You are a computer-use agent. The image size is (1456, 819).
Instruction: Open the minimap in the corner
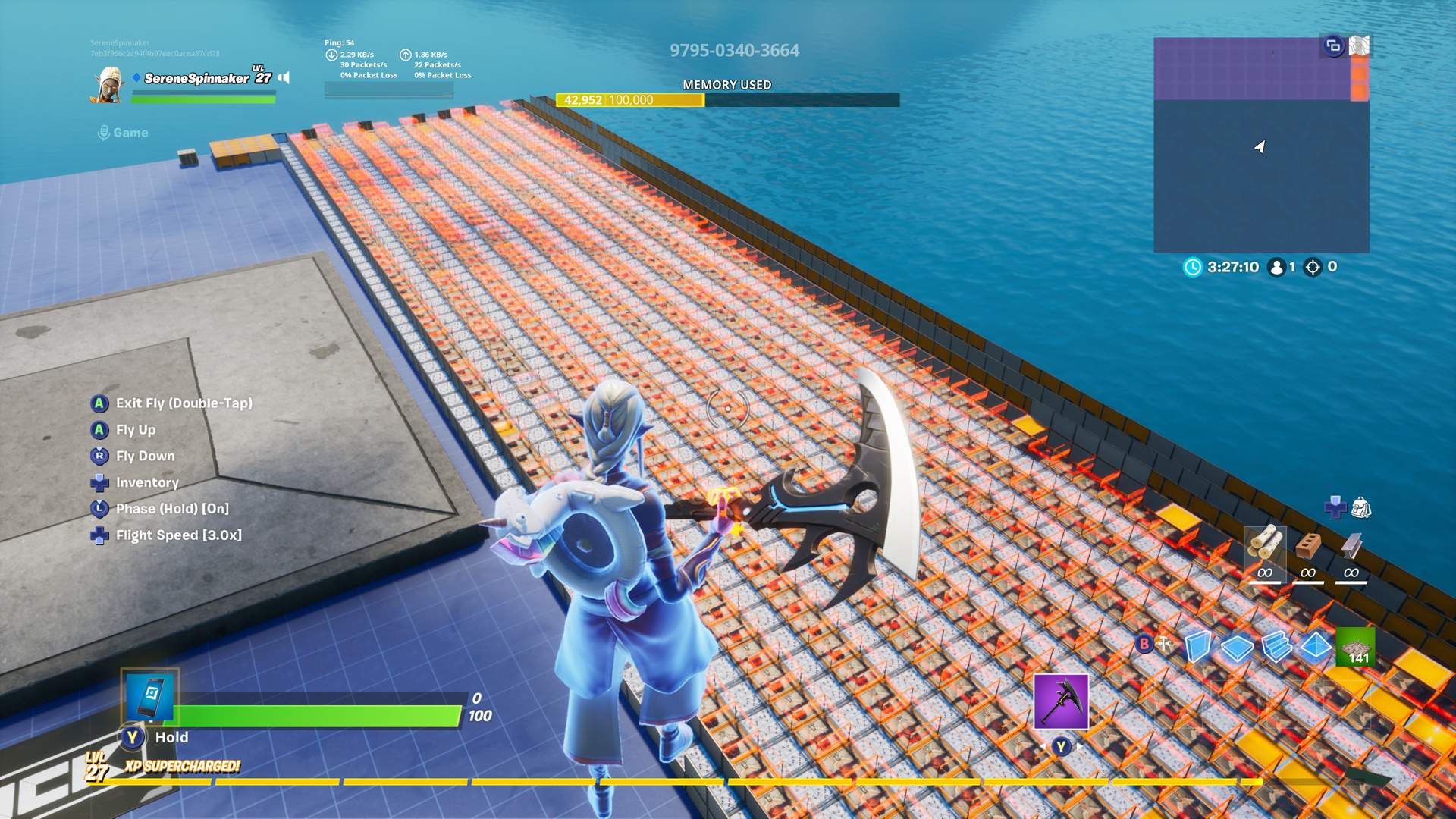pos(1260,146)
